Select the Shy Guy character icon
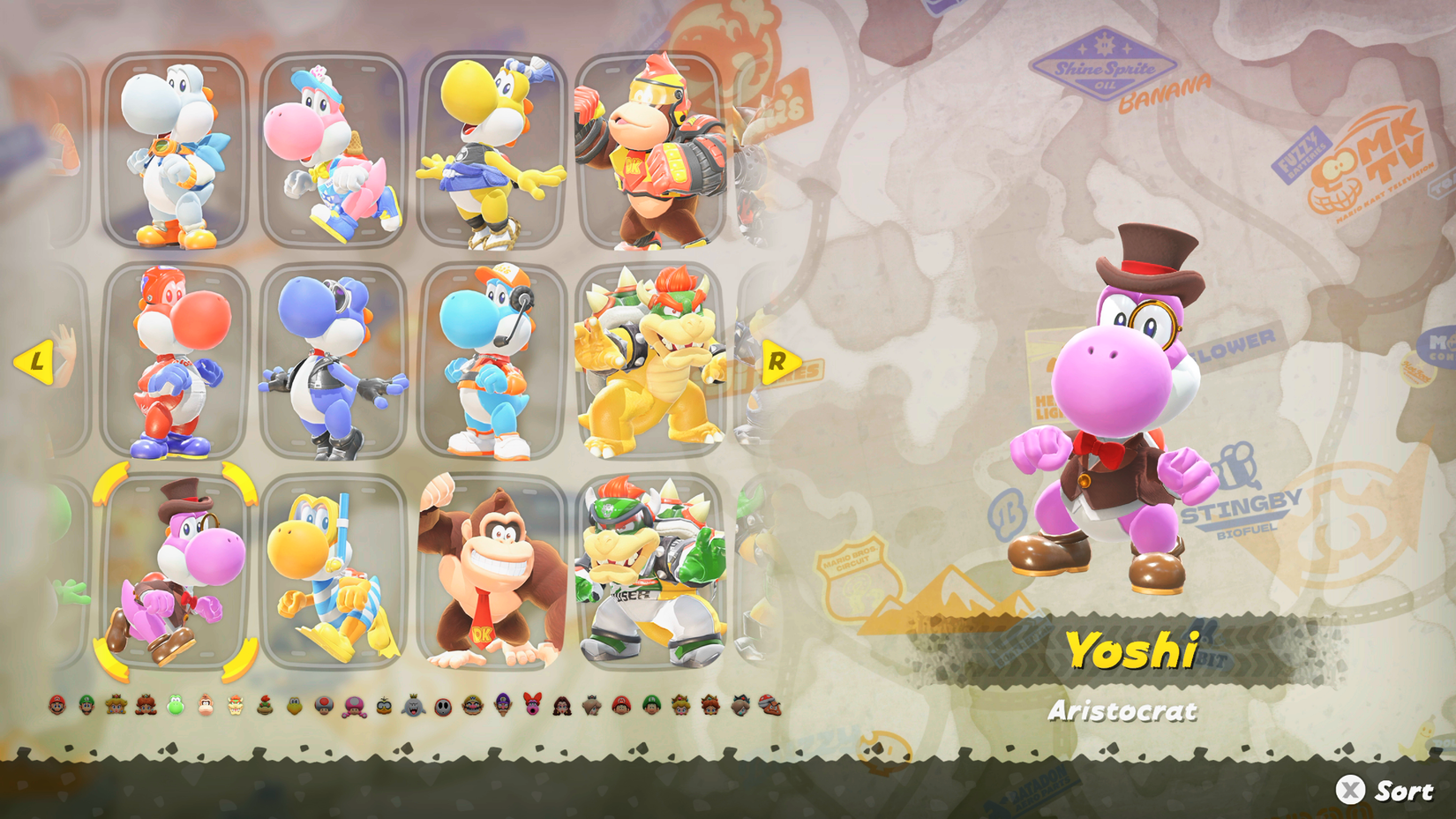Screen dimensions: 1456x819 pyautogui.click(x=442, y=706)
